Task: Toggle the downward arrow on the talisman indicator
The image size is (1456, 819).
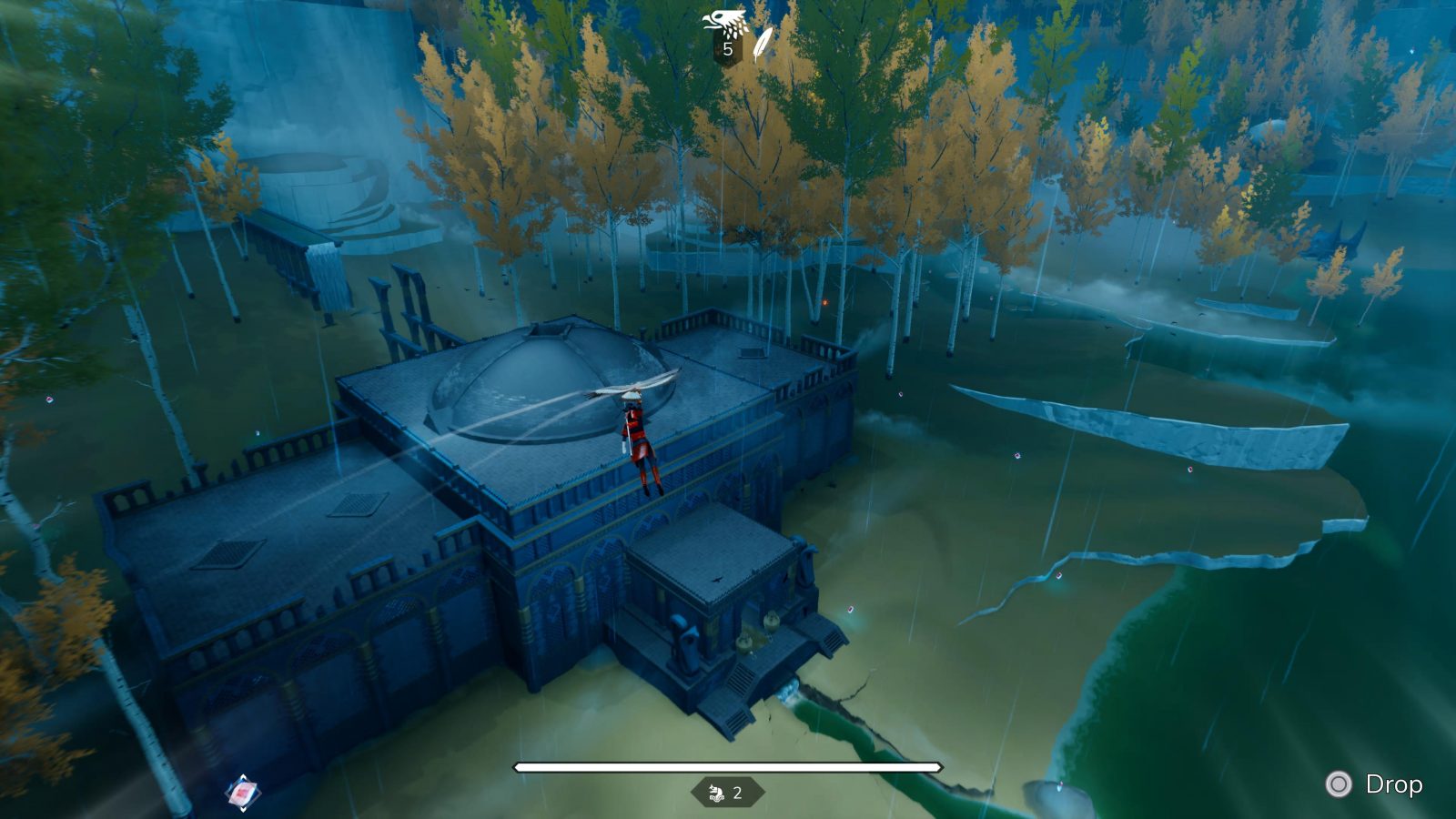Action: point(243,809)
